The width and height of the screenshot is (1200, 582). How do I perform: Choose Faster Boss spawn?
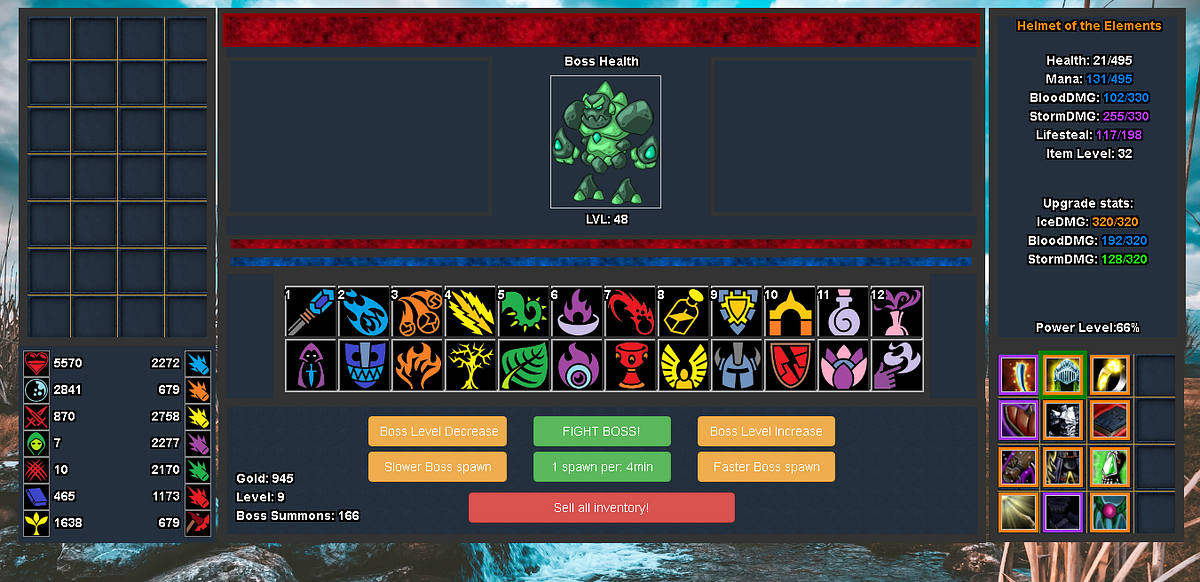pyautogui.click(x=766, y=466)
